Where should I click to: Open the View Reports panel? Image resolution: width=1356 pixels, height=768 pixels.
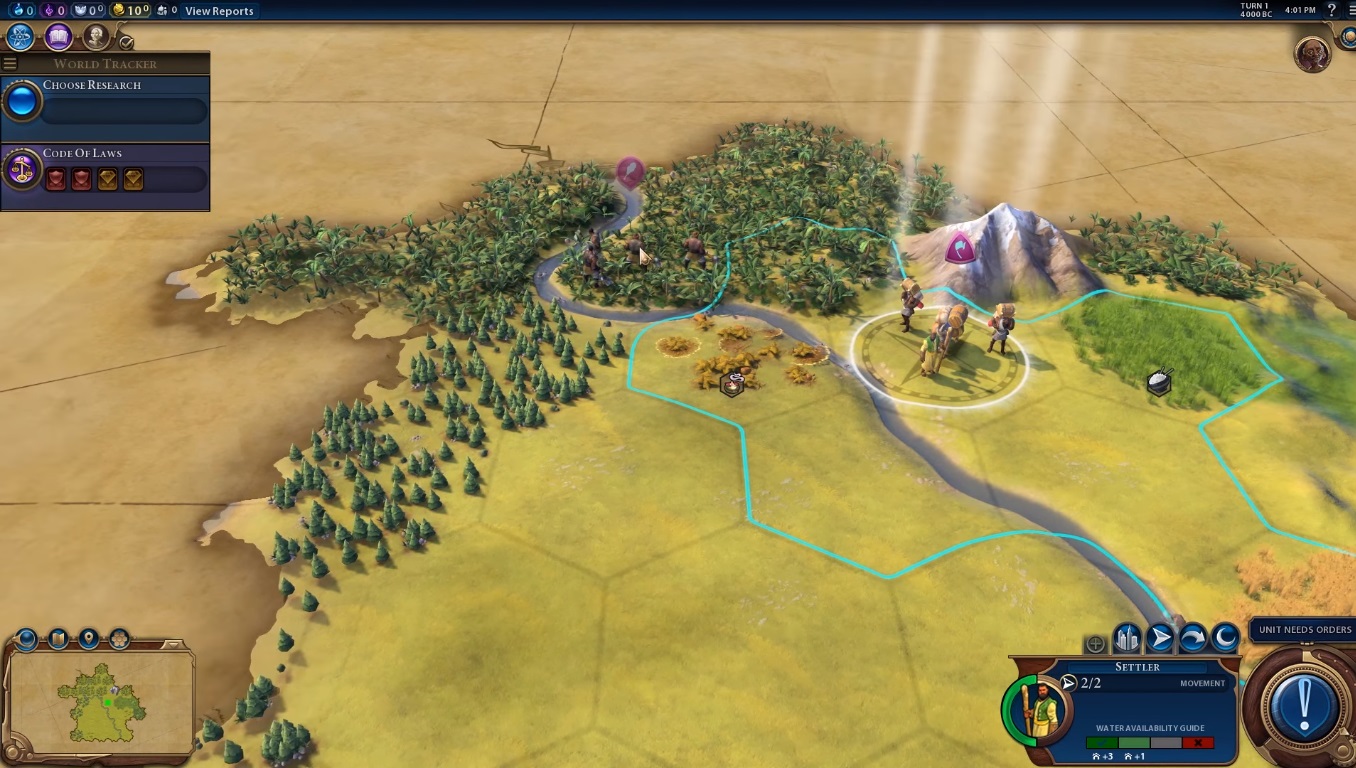click(x=219, y=11)
